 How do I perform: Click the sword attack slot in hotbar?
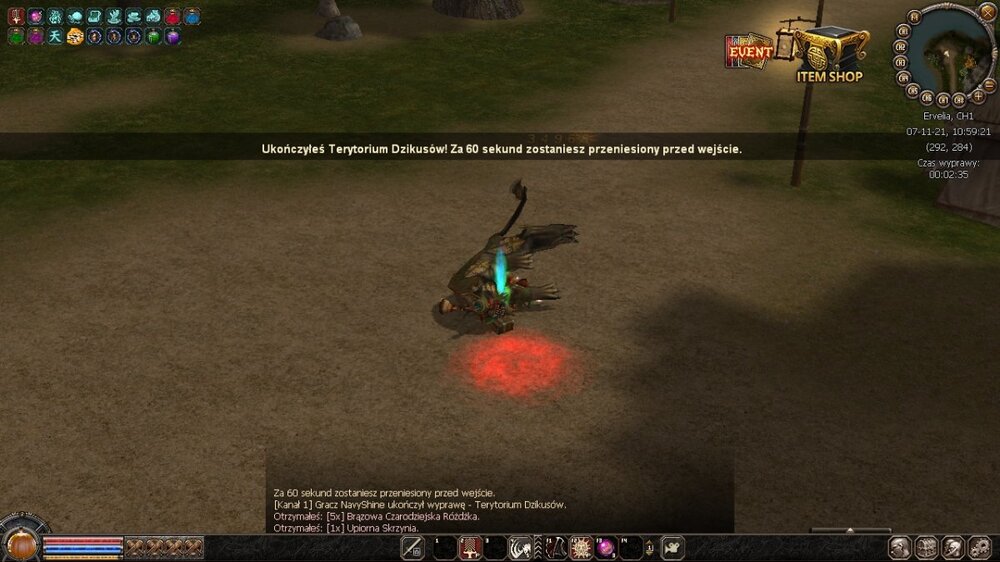pyautogui.click(x=412, y=547)
